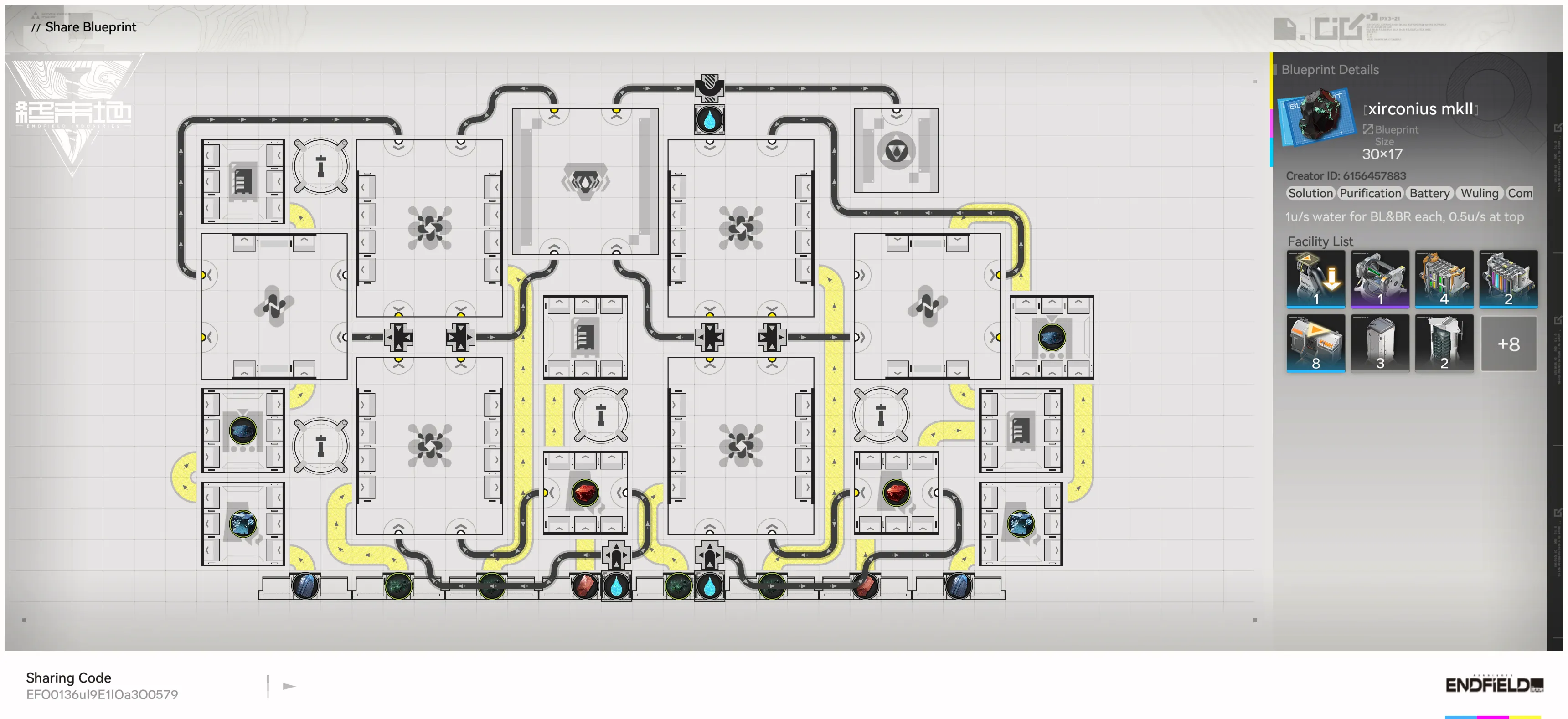Select the outlet facility icon in Facility List
Screen dimensions: 1568x719
(1316, 280)
